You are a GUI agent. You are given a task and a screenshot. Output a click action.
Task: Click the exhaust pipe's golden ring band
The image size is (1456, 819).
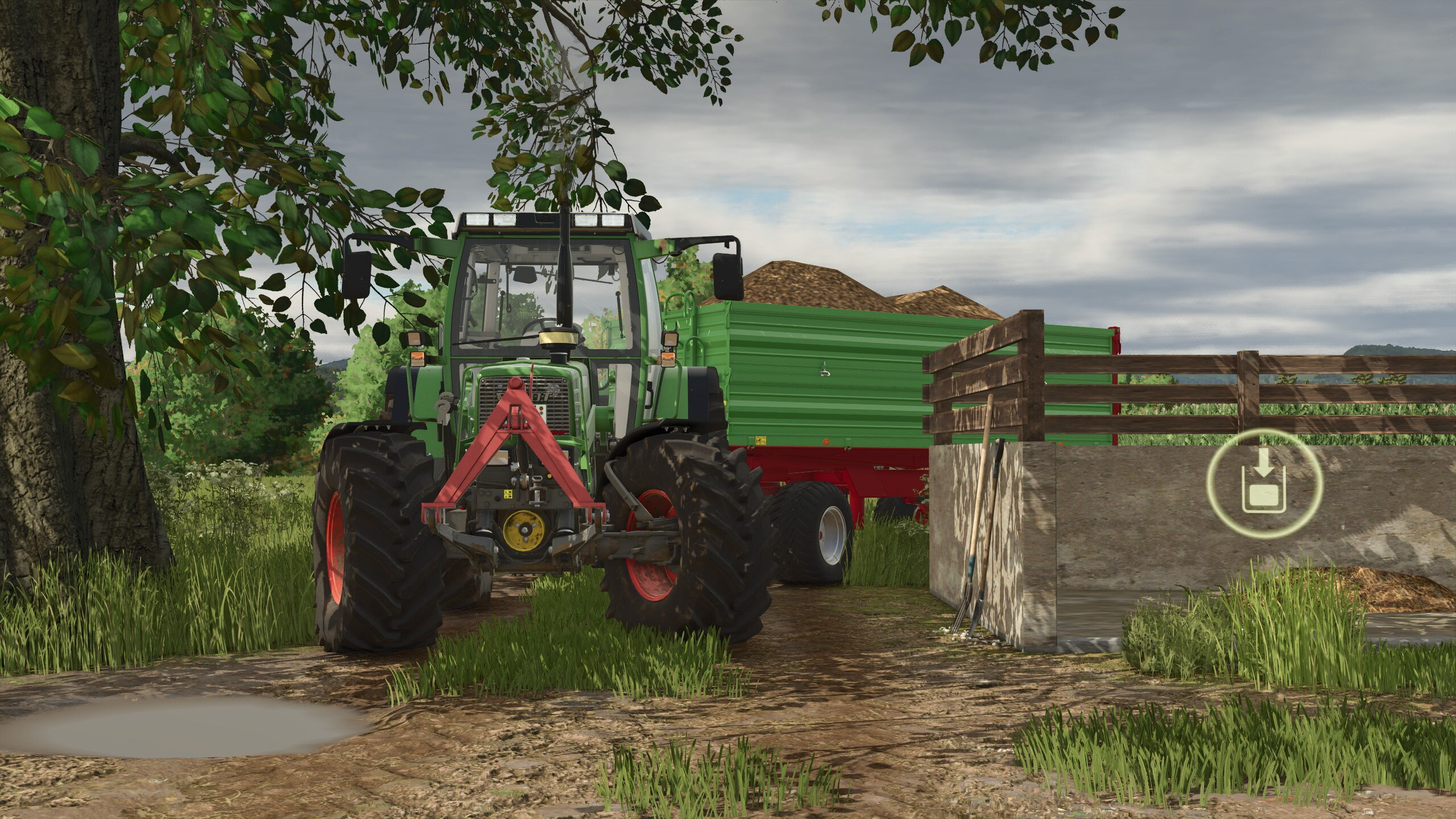[x=557, y=338]
